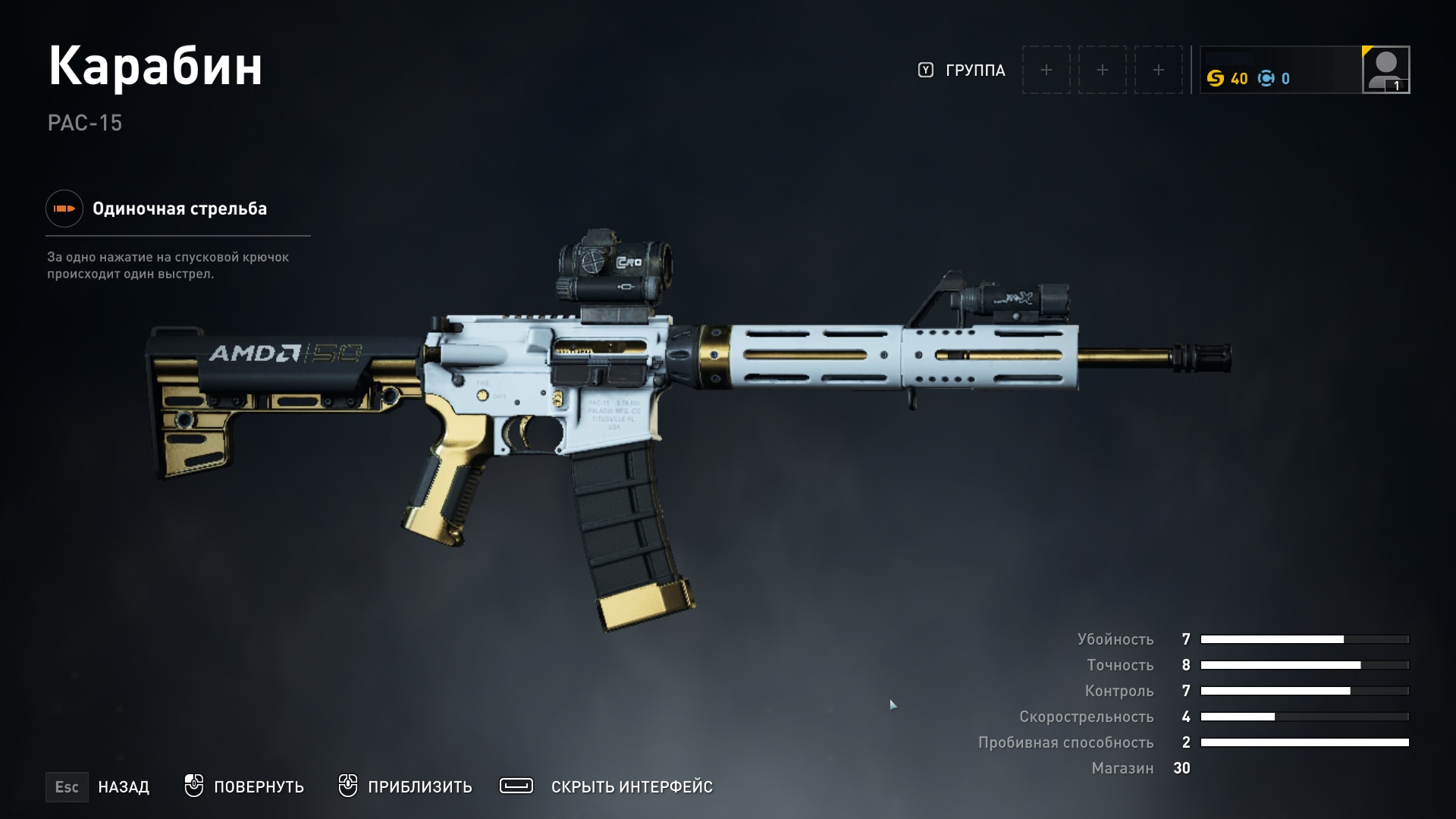This screenshot has height=819, width=1456.
Task: Click the yellow Skell credits coin icon
Action: (1217, 77)
